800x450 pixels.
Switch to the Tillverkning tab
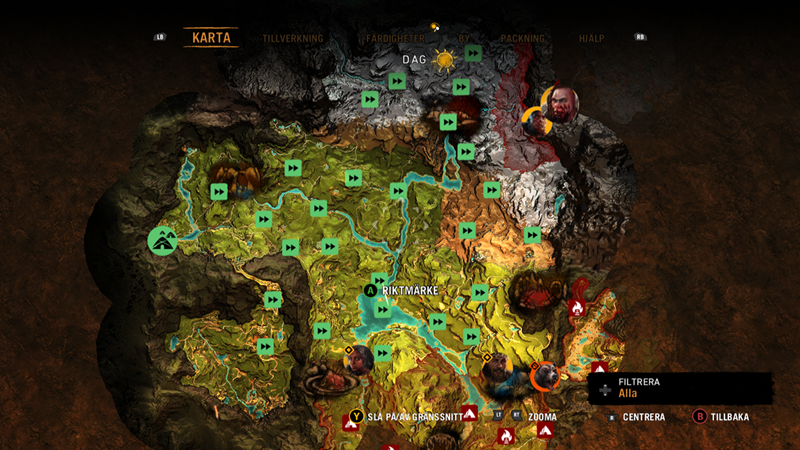pyautogui.click(x=292, y=39)
